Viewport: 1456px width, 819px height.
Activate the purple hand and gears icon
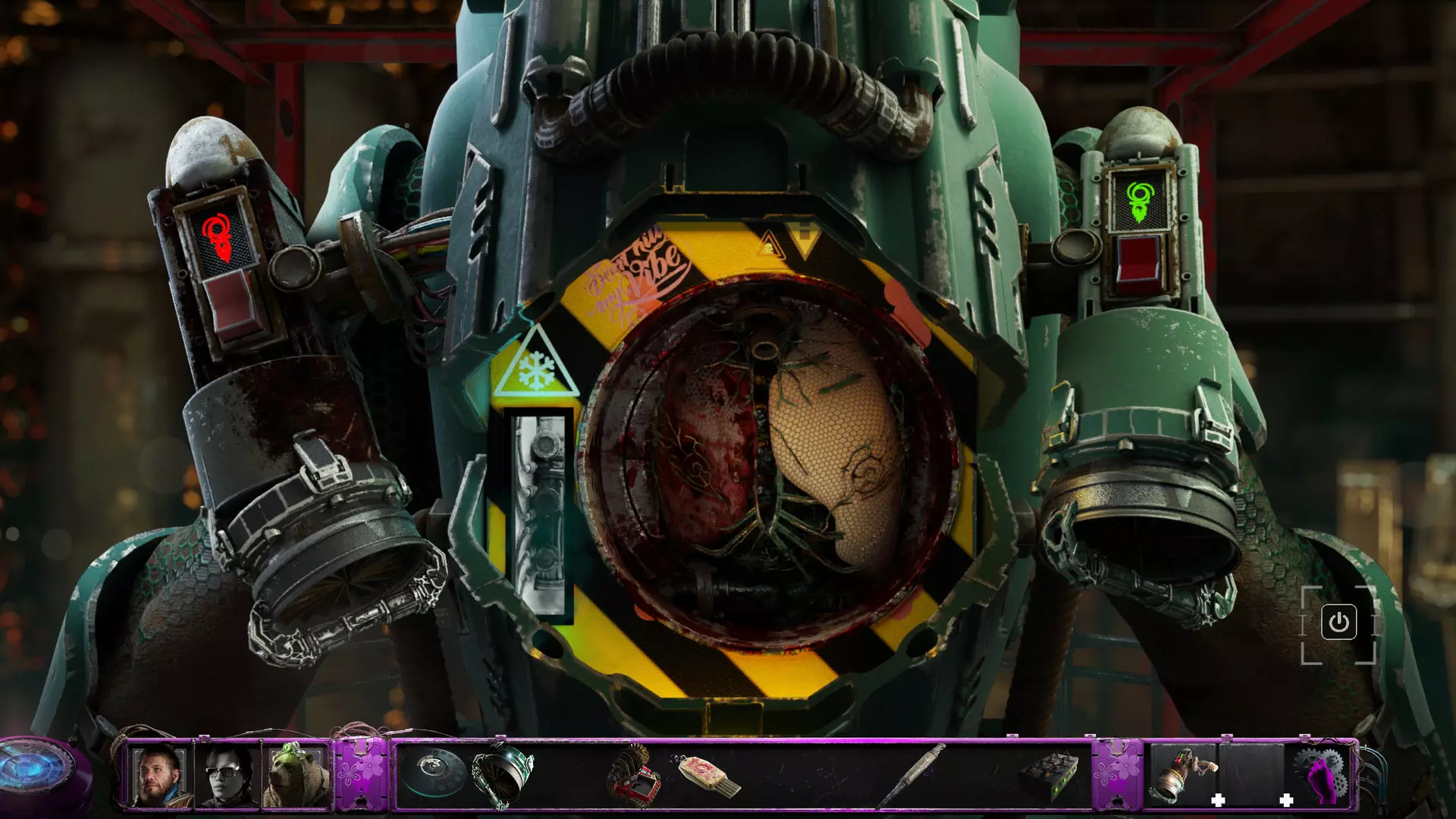(x=1323, y=775)
